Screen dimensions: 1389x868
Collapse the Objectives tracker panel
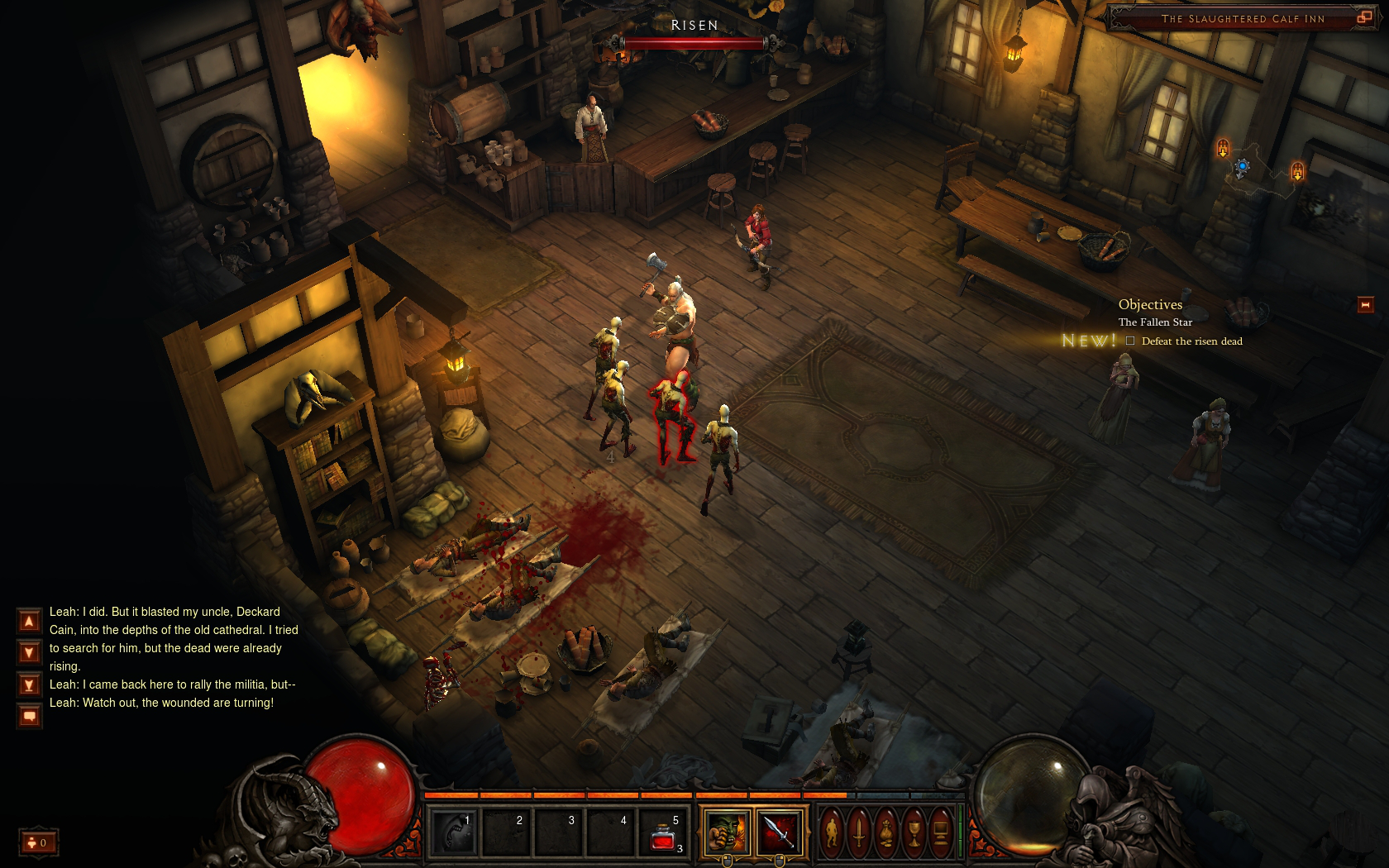tap(1365, 305)
